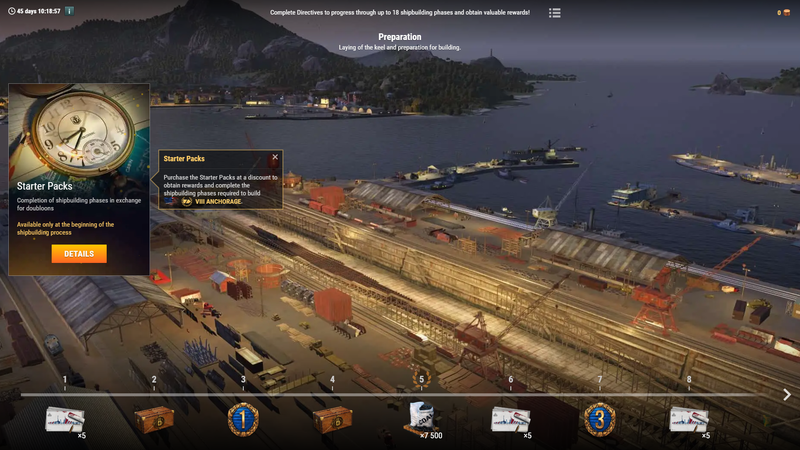Select the phase 3 blue medal reward
The height and width of the screenshot is (450, 800).
click(x=243, y=418)
